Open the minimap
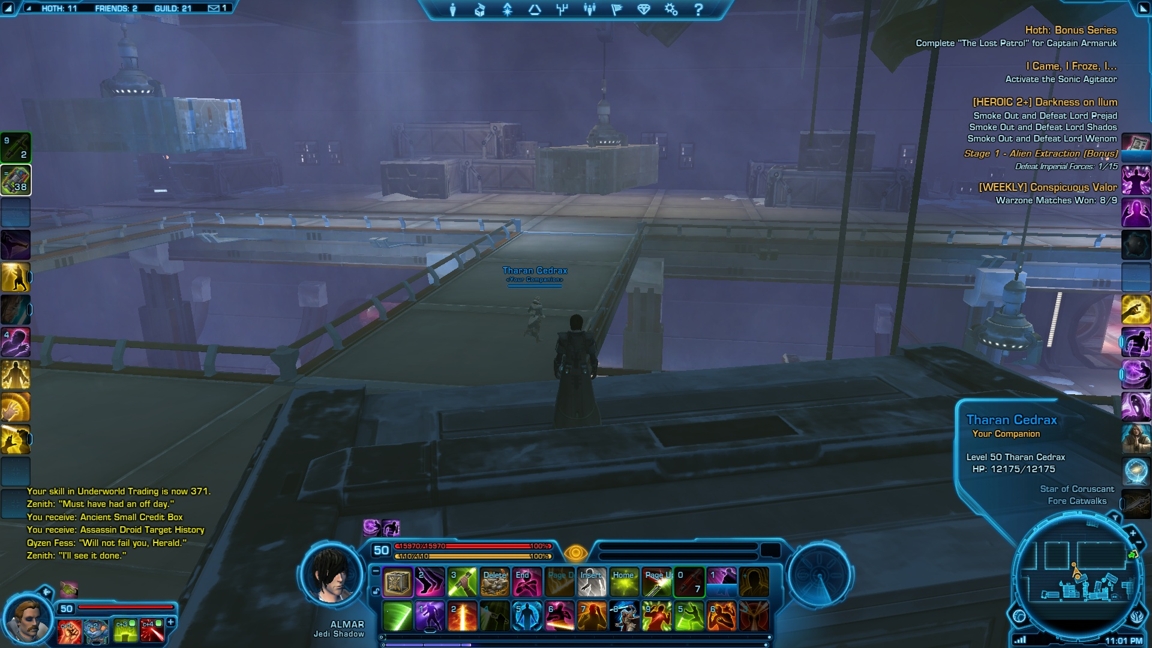This screenshot has height=648, width=1152. point(1076,575)
